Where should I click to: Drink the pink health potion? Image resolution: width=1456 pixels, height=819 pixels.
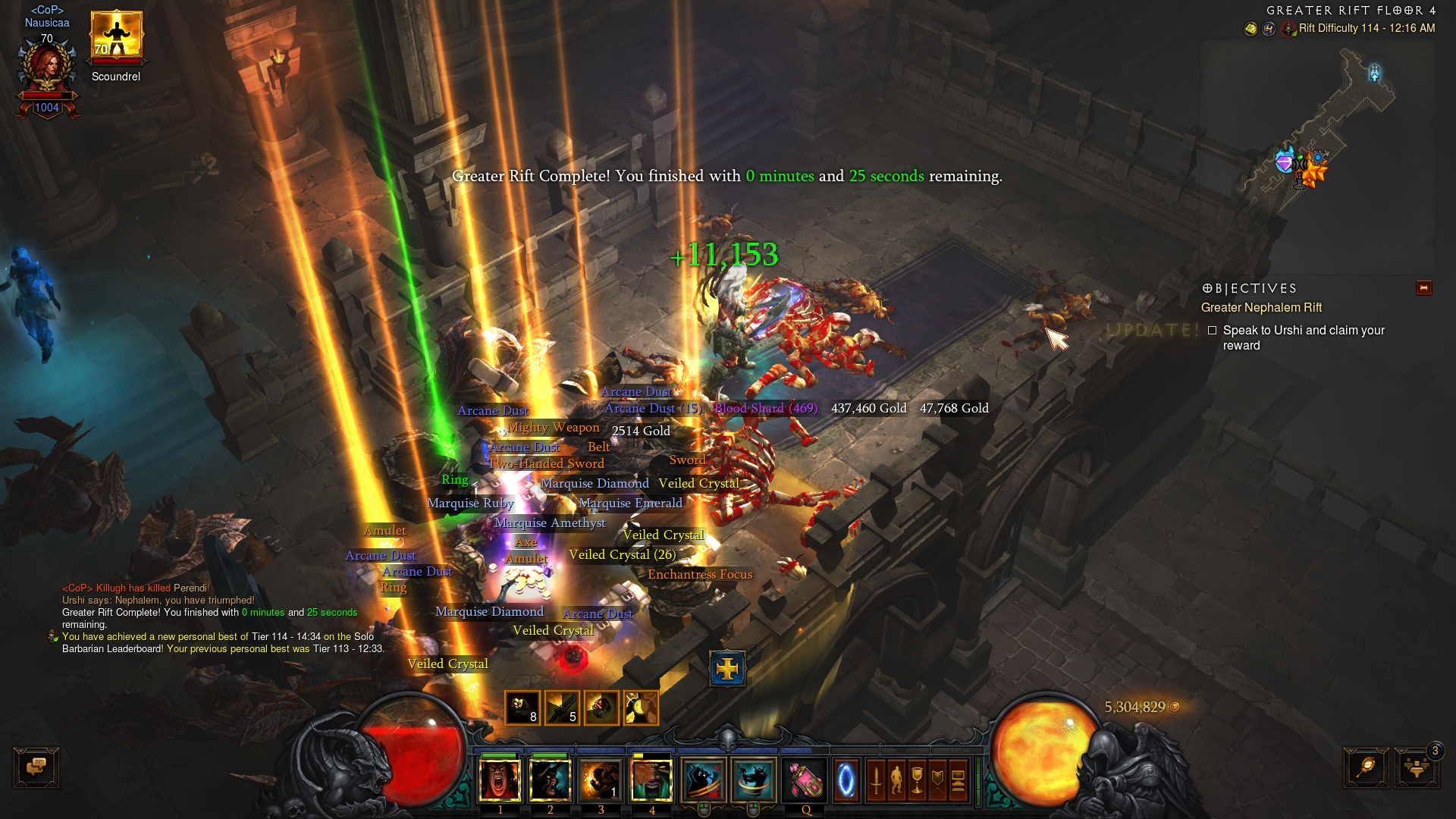(x=805, y=780)
